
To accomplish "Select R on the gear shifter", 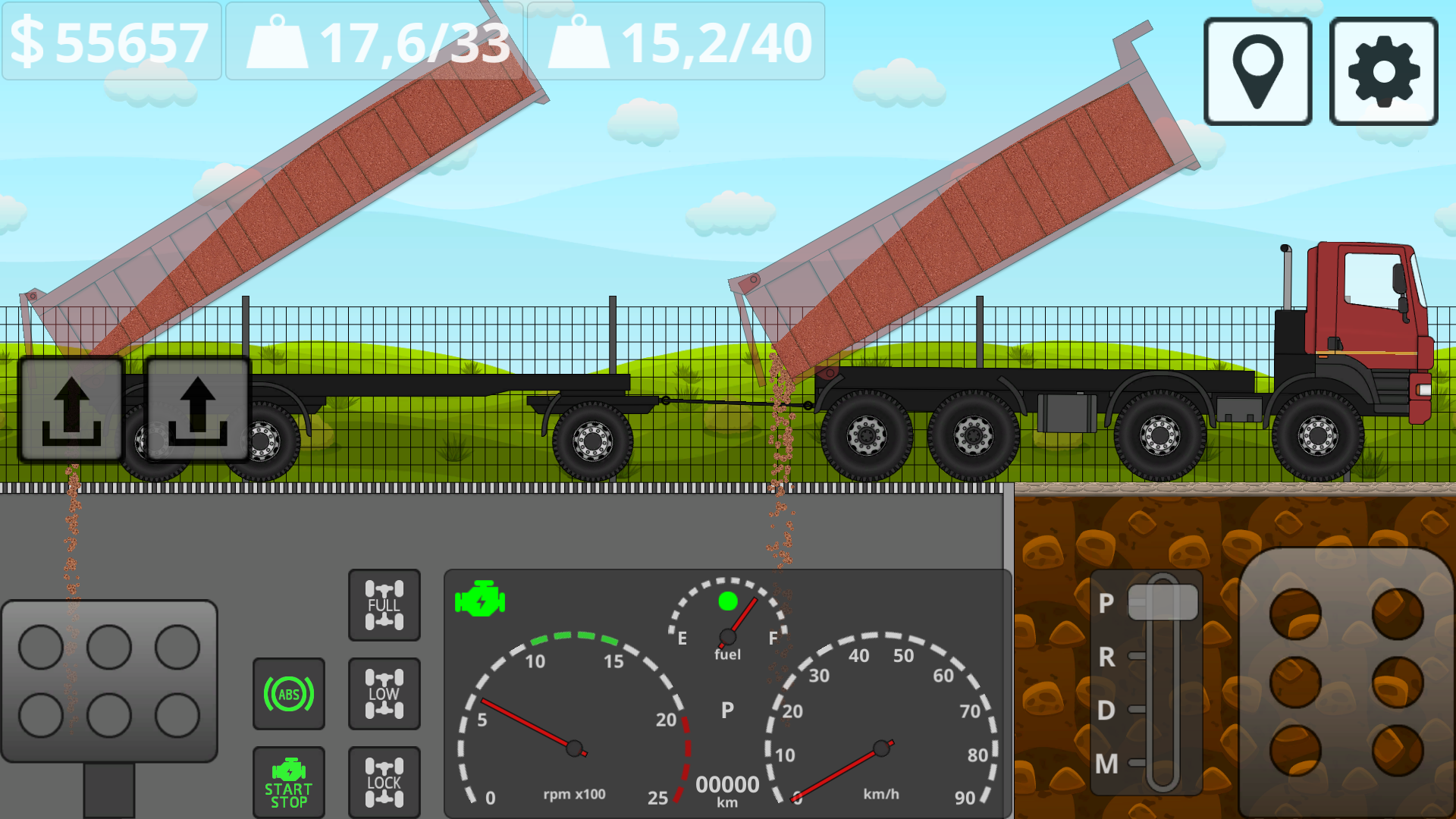I will 1107,657.
